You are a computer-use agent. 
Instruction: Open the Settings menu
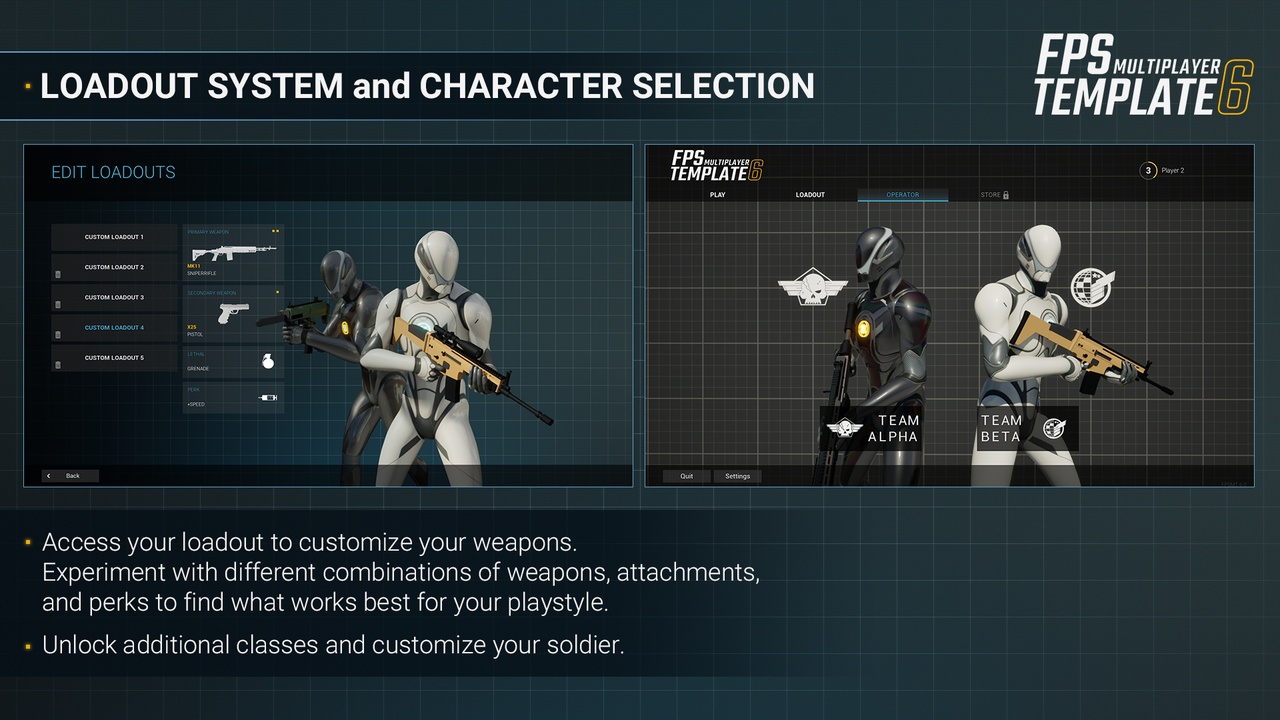737,476
